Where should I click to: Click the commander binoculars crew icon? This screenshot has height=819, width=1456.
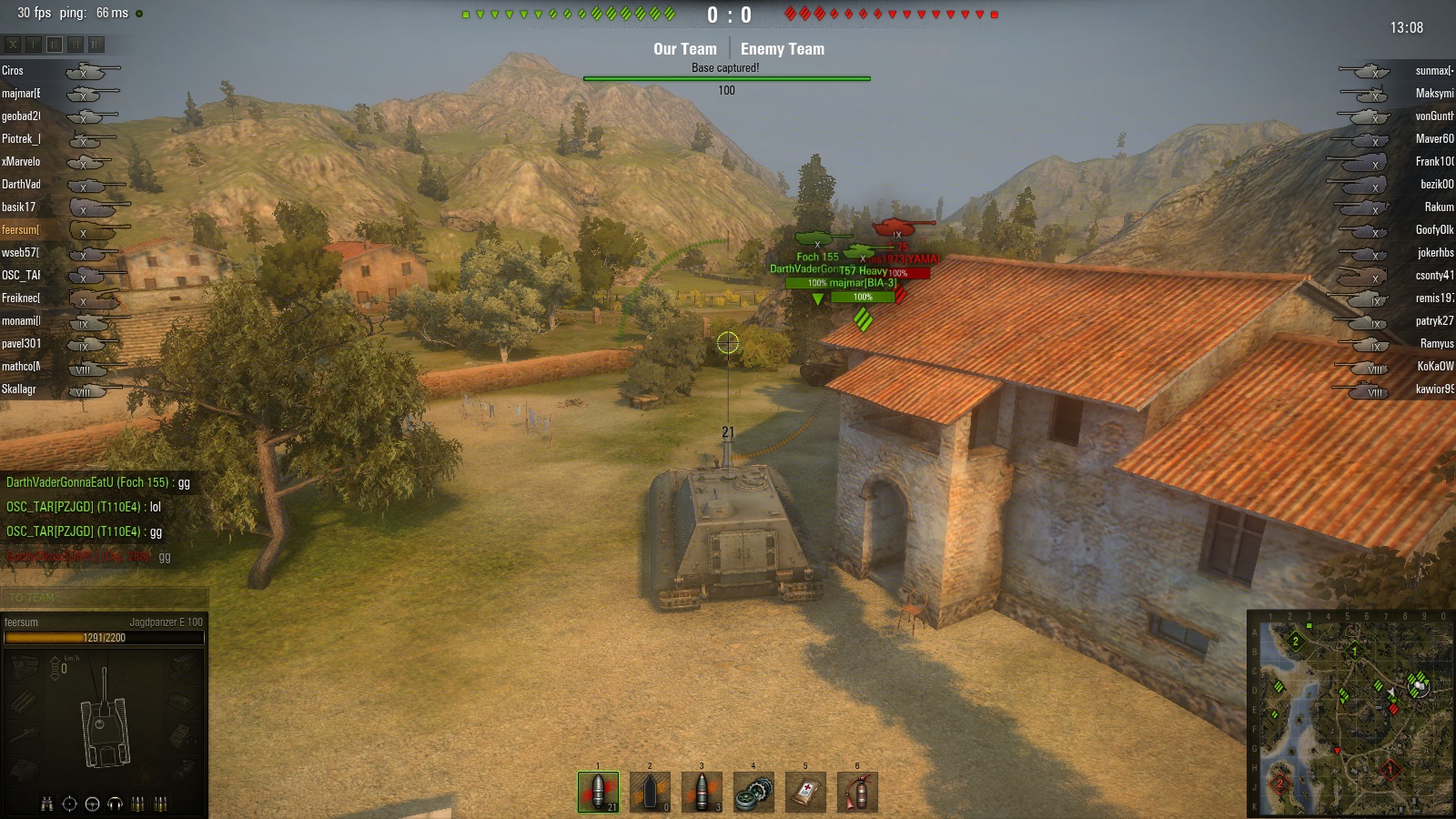point(46,804)
